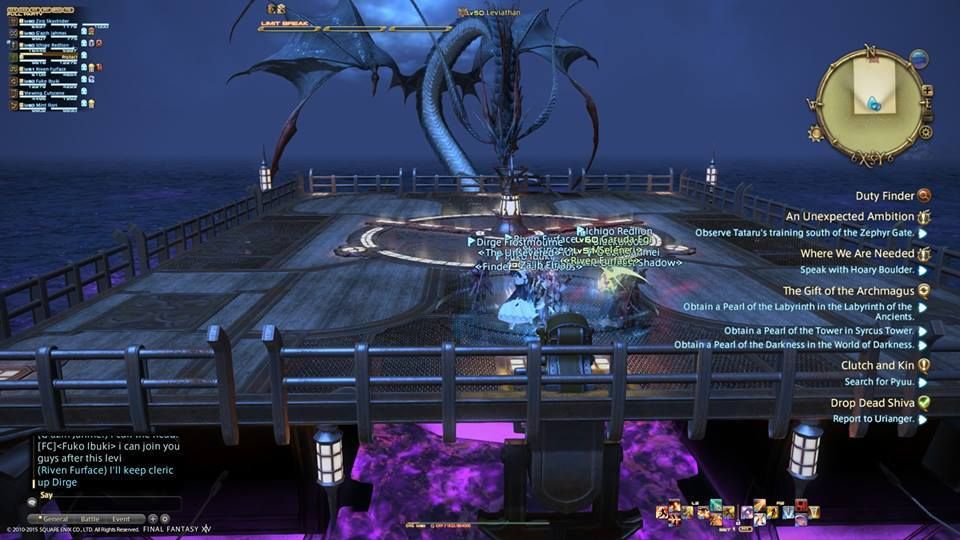Select Fuko Ibuki in the party list
This screenshot has width=960, height=540.
point(46,80)
